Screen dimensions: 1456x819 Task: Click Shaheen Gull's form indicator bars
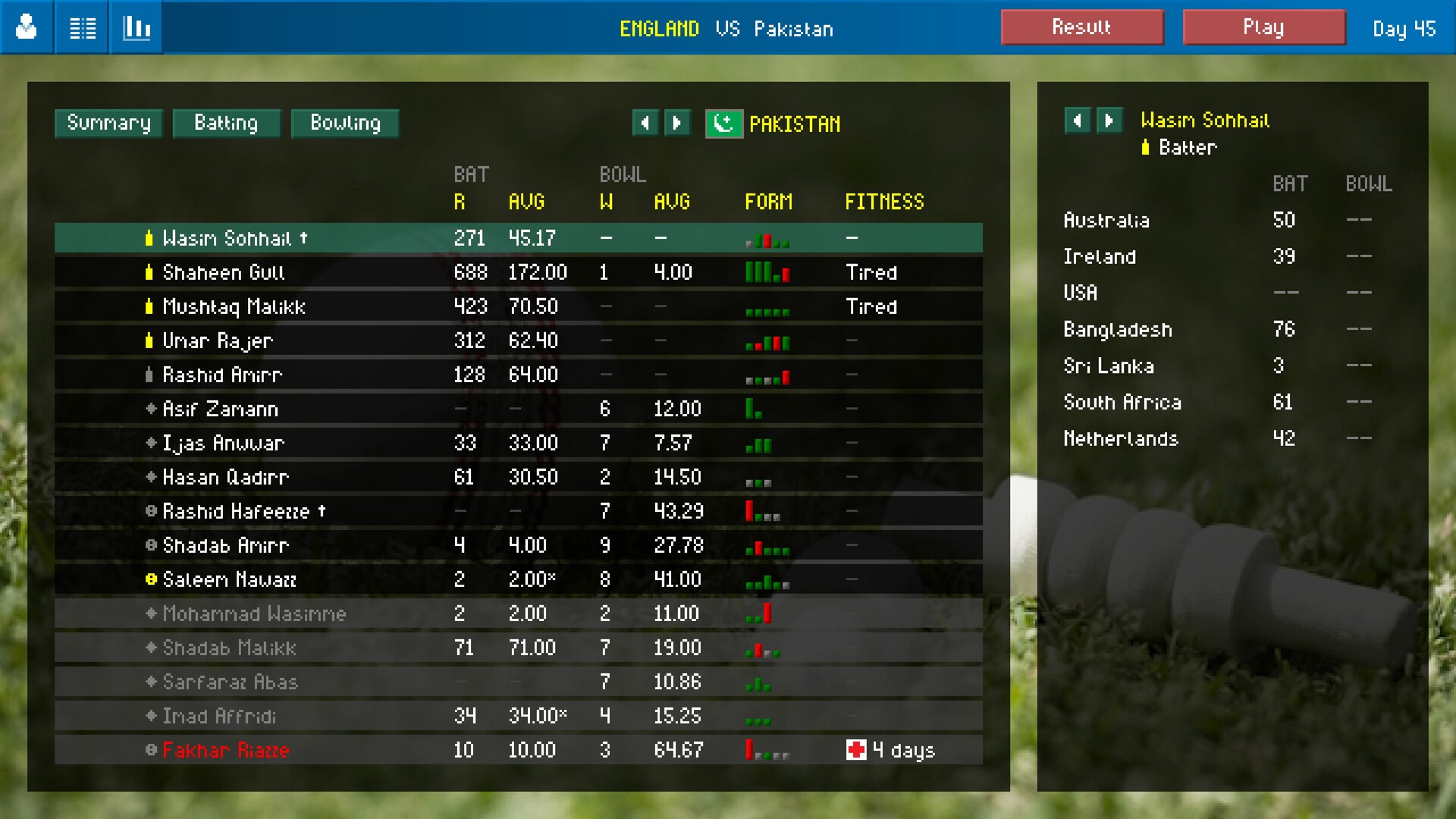click(x=766, y=272)
